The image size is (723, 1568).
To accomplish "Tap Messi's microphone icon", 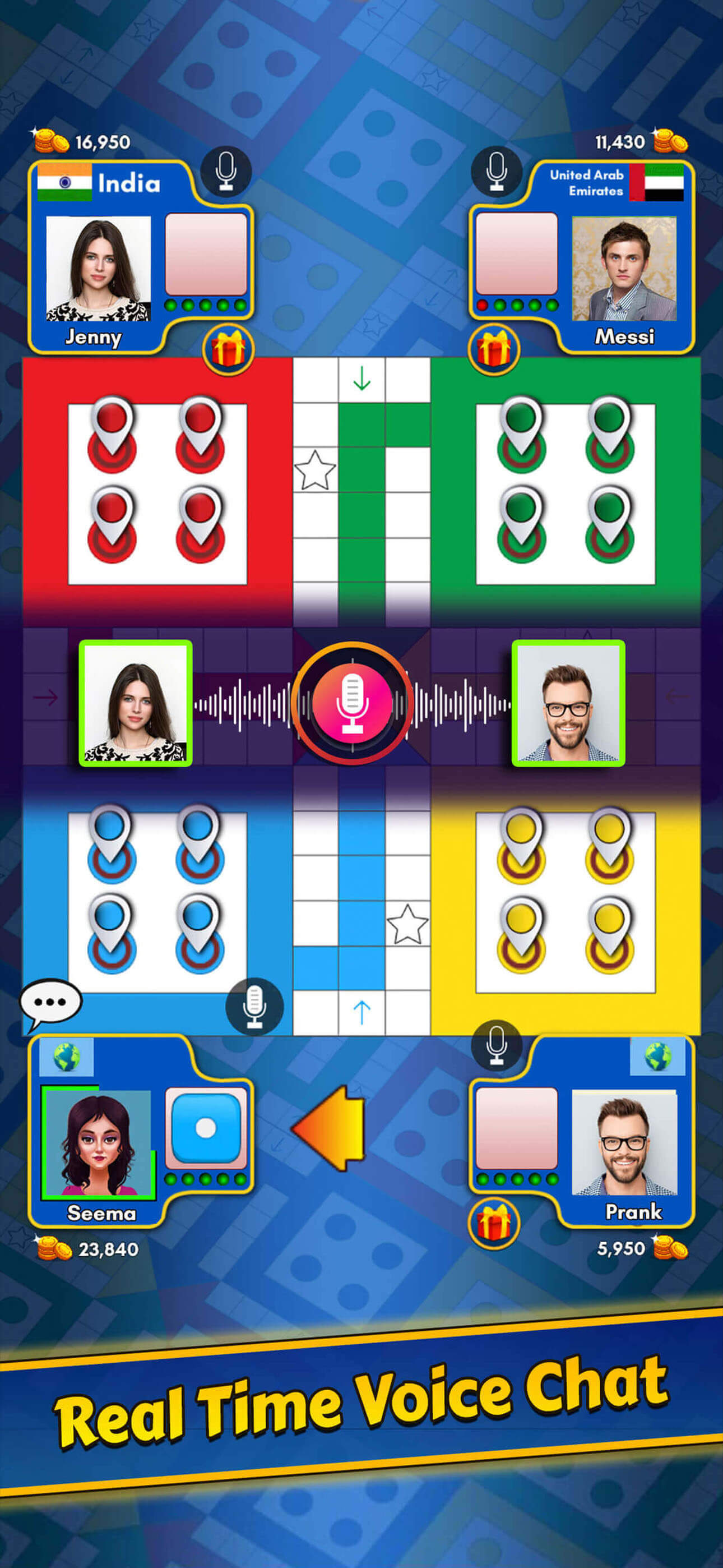I will [x=497, y=172].
